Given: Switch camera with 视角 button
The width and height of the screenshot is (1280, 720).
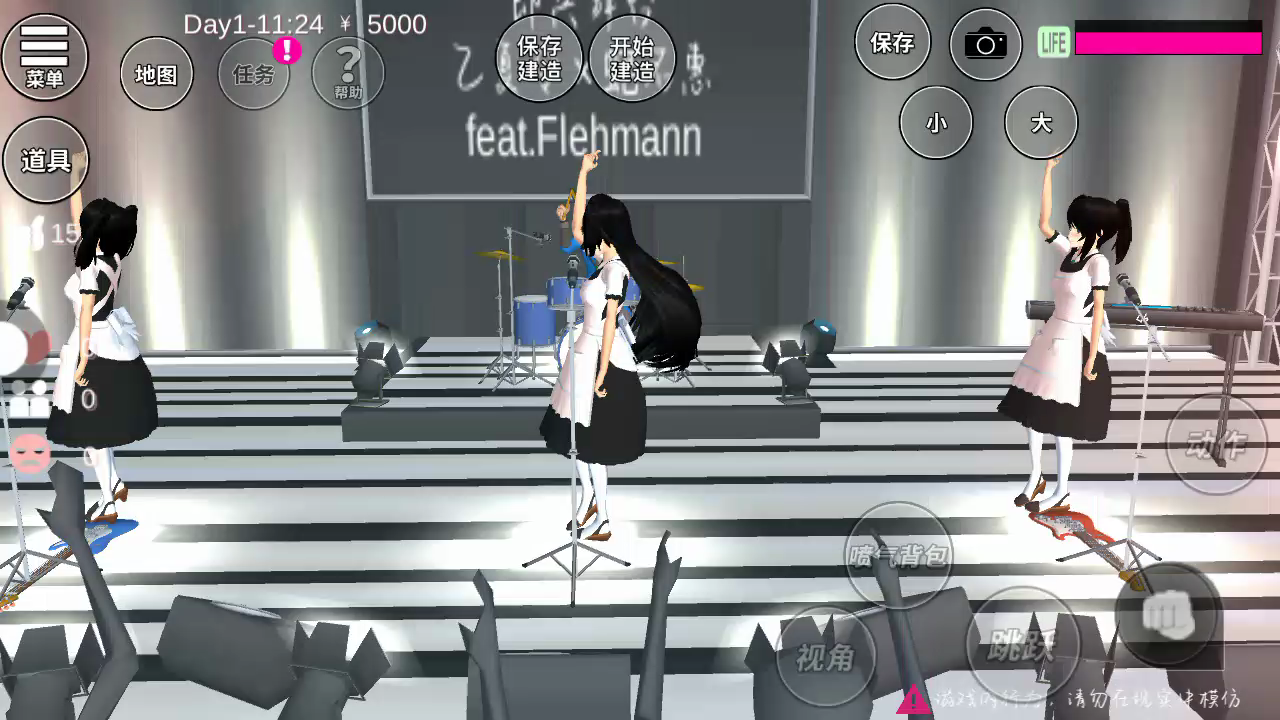Looking at the screenshot, I should tap(826, 657).
